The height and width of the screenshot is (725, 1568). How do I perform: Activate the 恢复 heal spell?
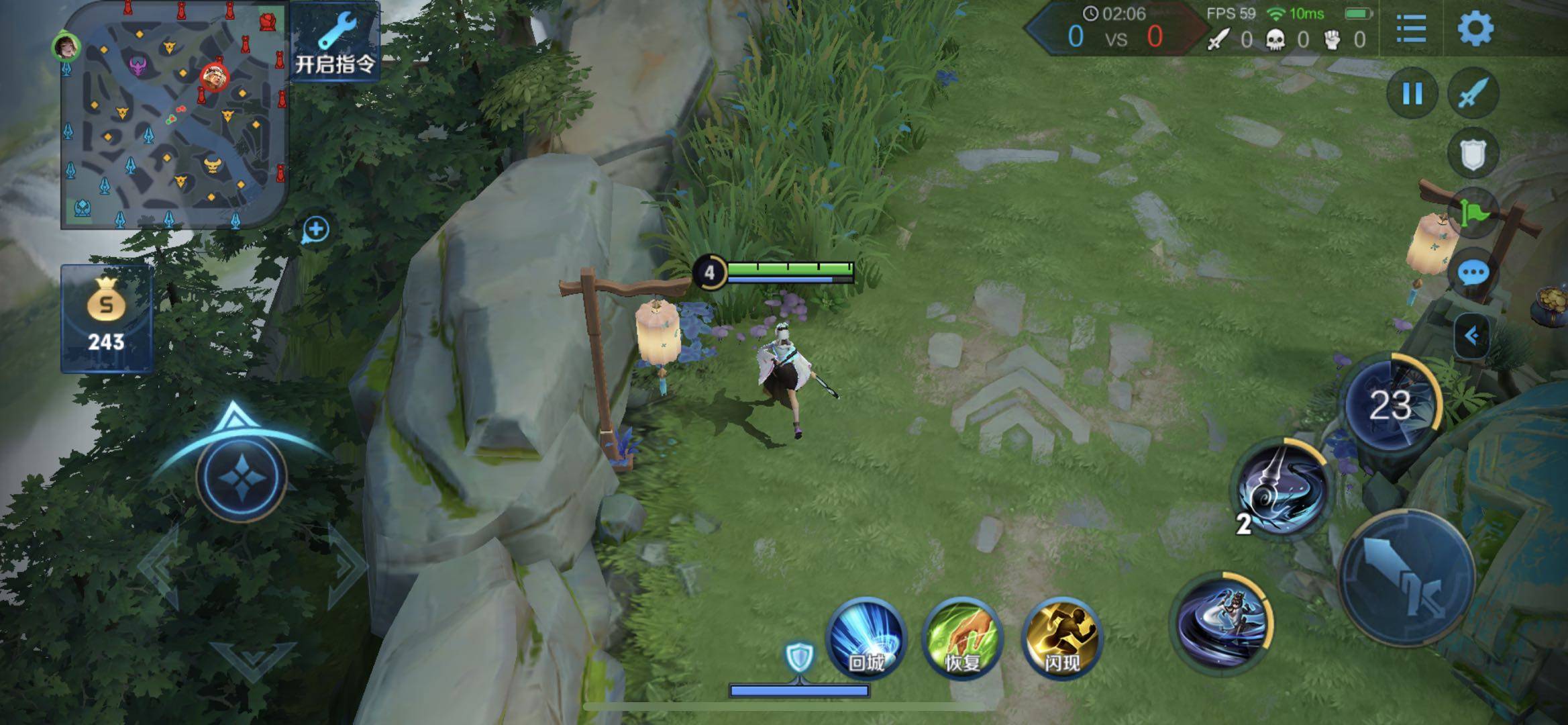click(963, 638)
